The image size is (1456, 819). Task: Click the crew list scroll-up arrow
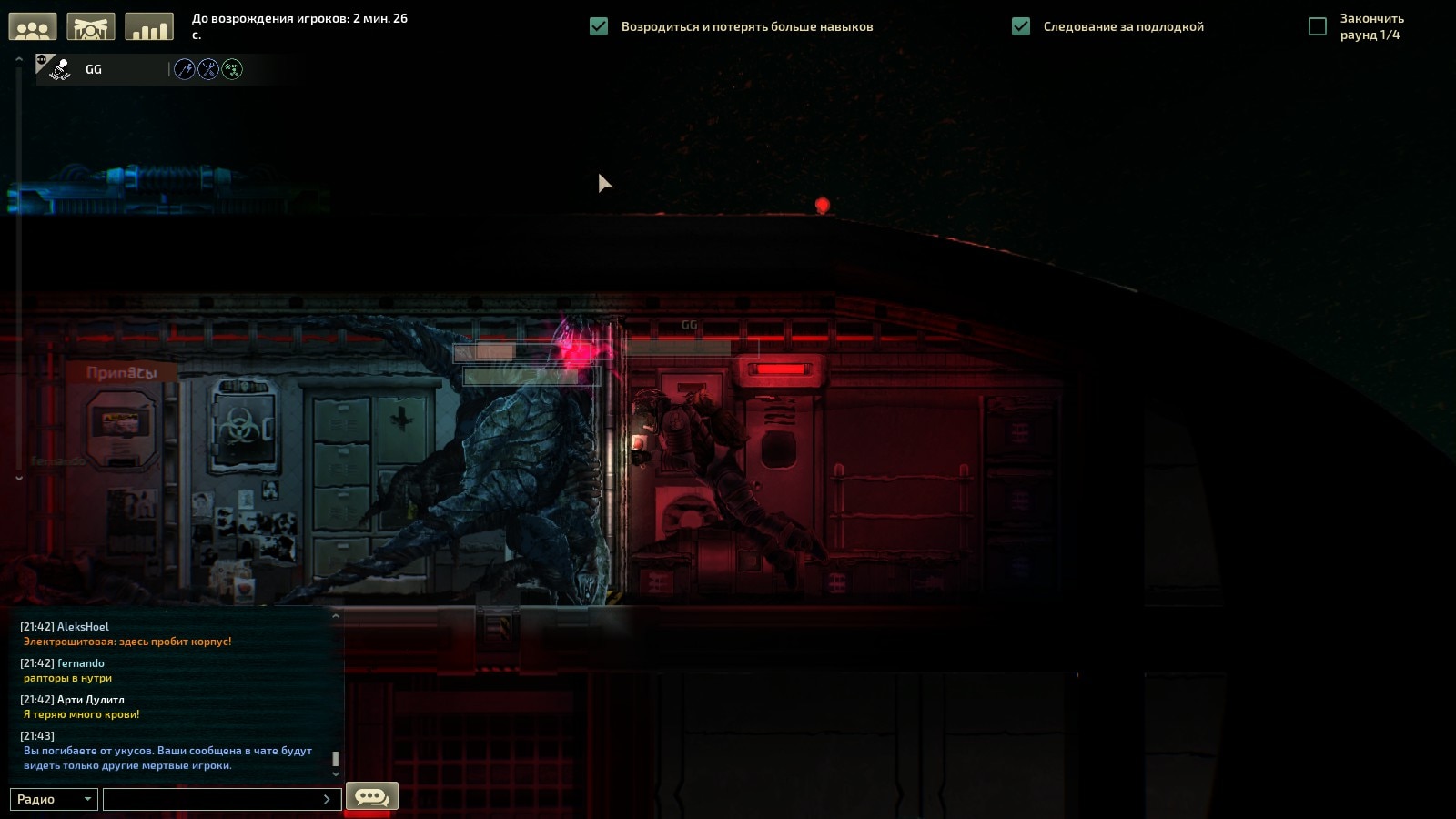tap(18, 59)
